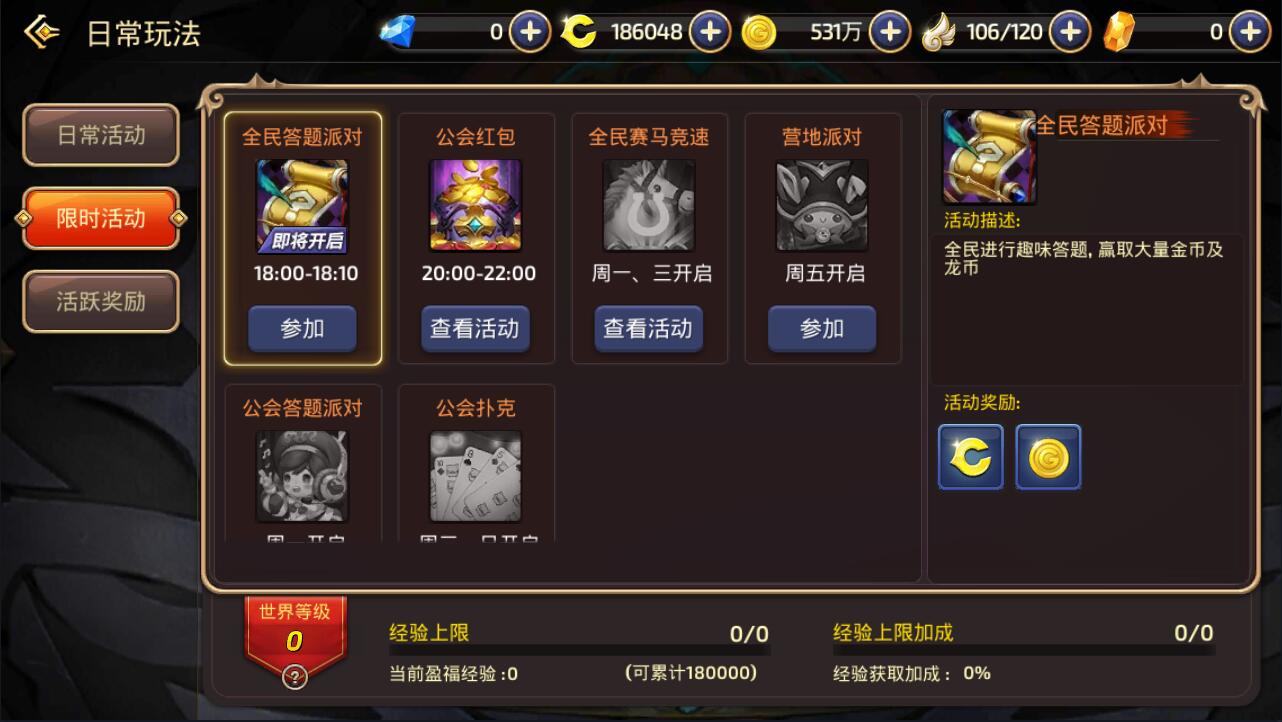
Task: Switch to the 日常活动 tab
Action: coord(100,134)
